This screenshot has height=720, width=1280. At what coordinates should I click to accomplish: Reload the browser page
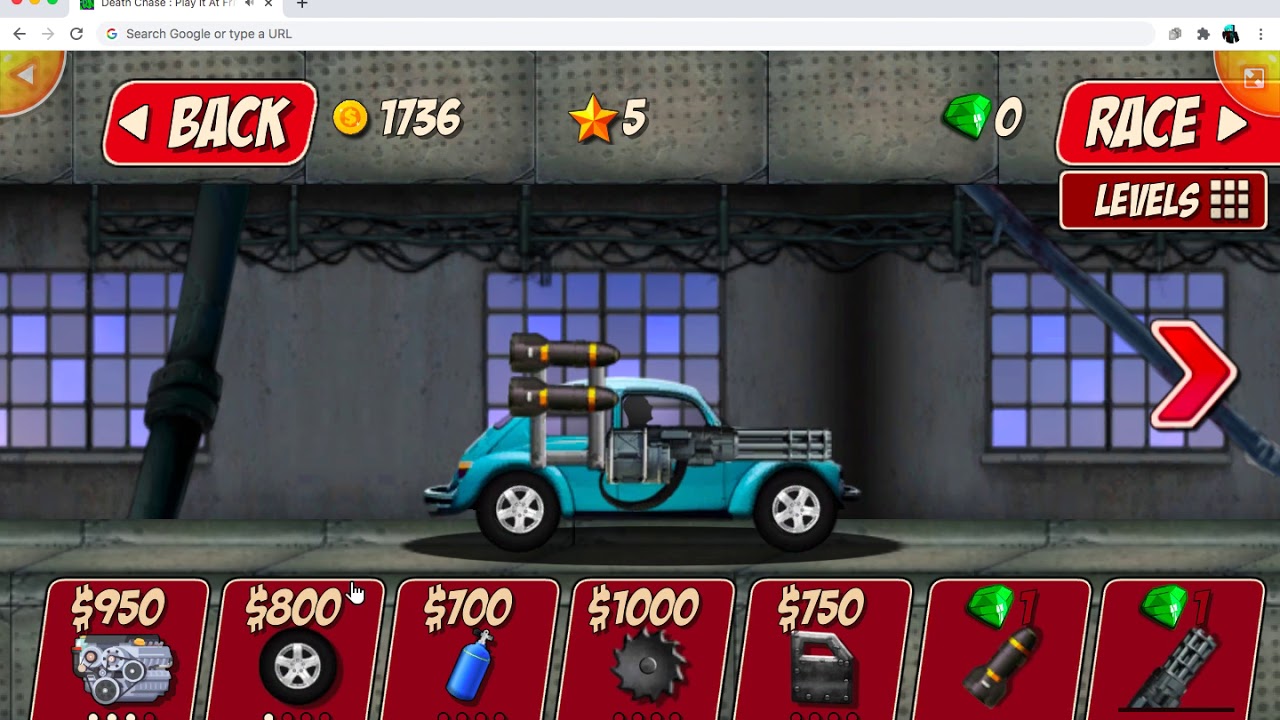point(76,34)
